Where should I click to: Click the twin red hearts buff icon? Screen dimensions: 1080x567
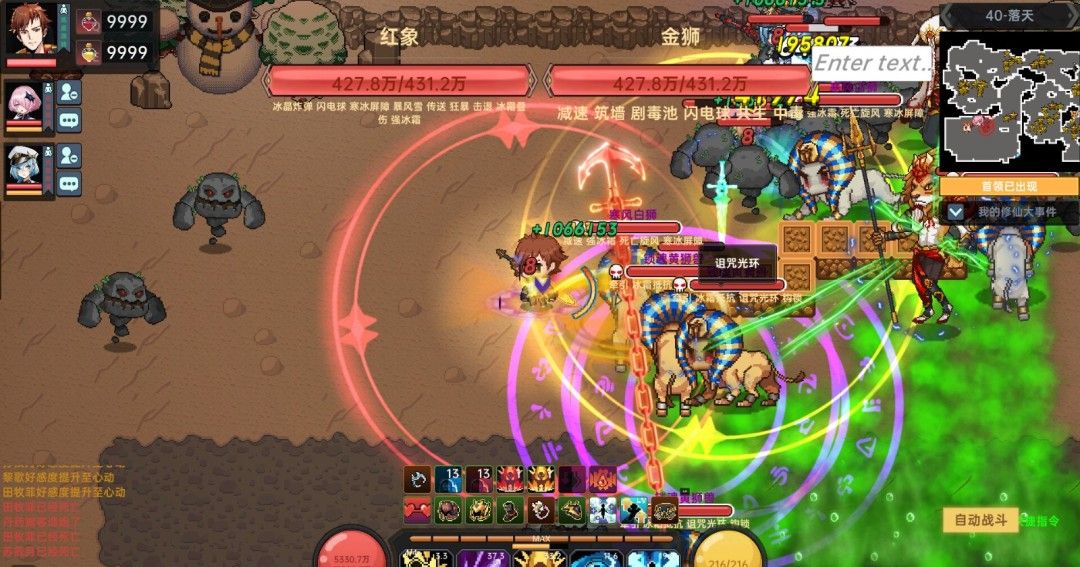[x=417, y=510]
